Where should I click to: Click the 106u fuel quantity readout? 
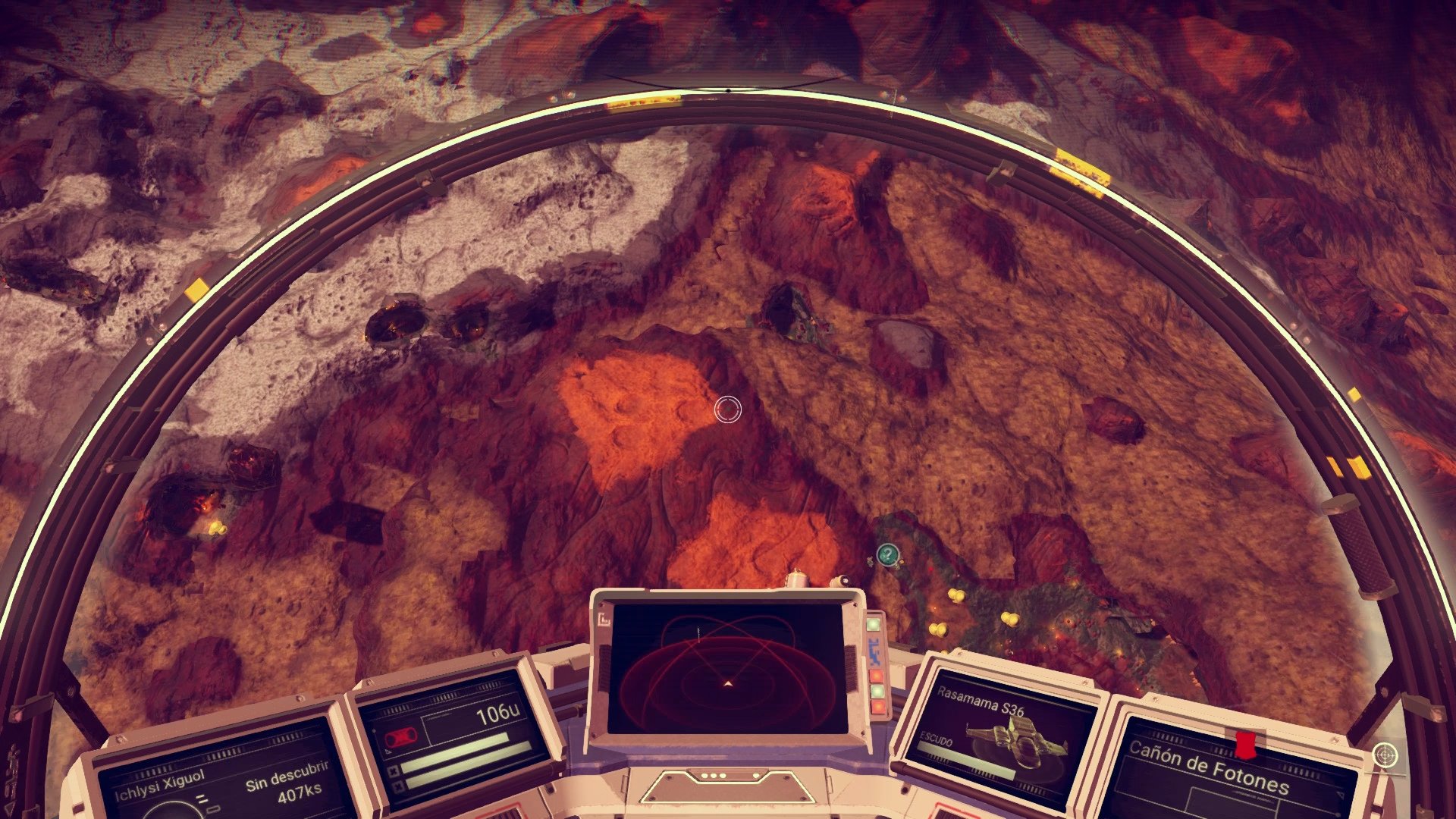499,714
